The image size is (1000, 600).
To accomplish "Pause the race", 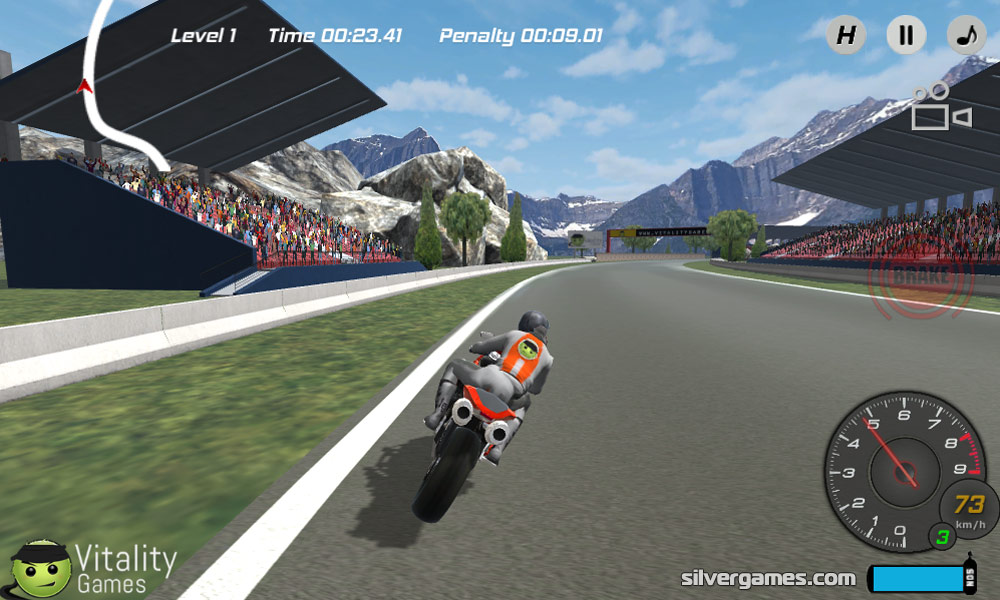I will coord(906,36).
